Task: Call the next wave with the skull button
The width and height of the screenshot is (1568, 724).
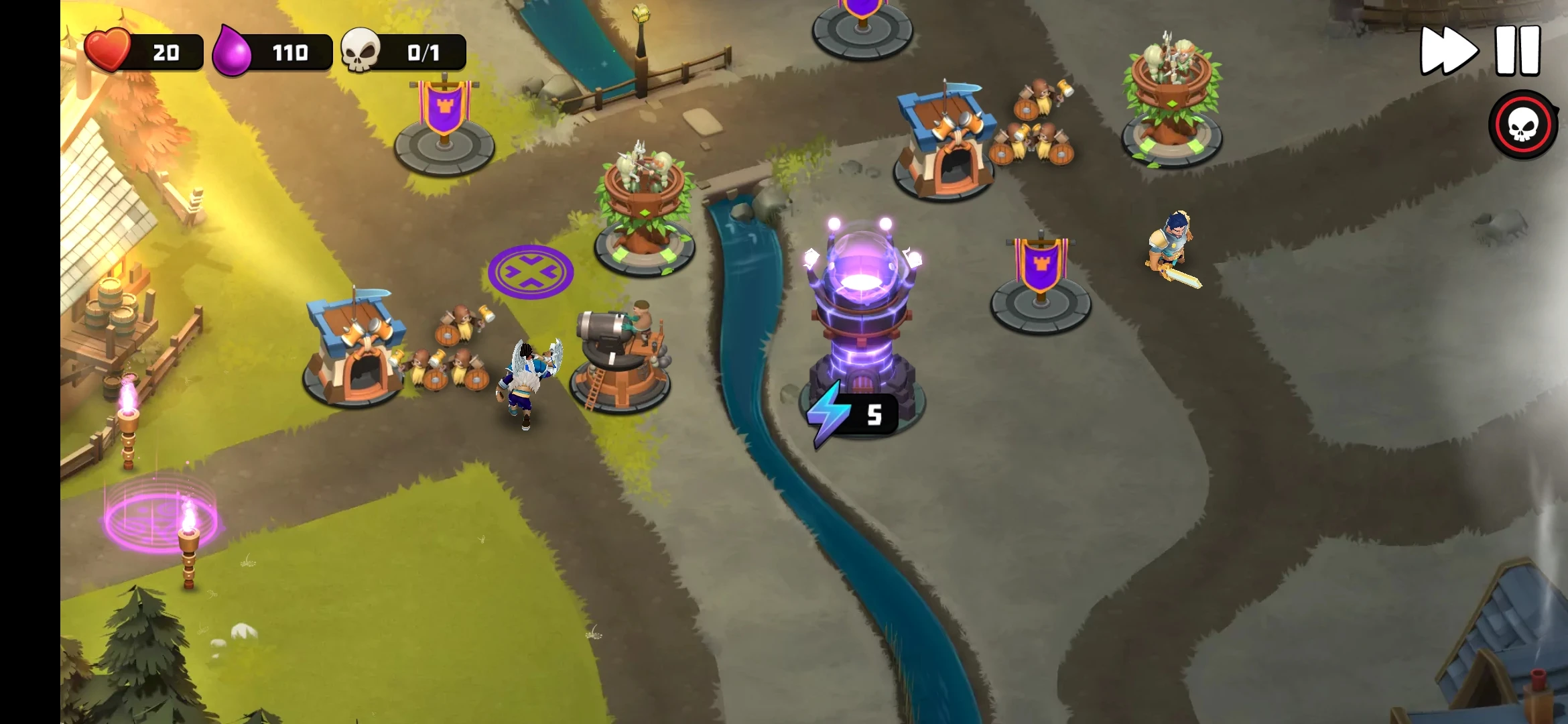Action: [x=1522, y=125]
